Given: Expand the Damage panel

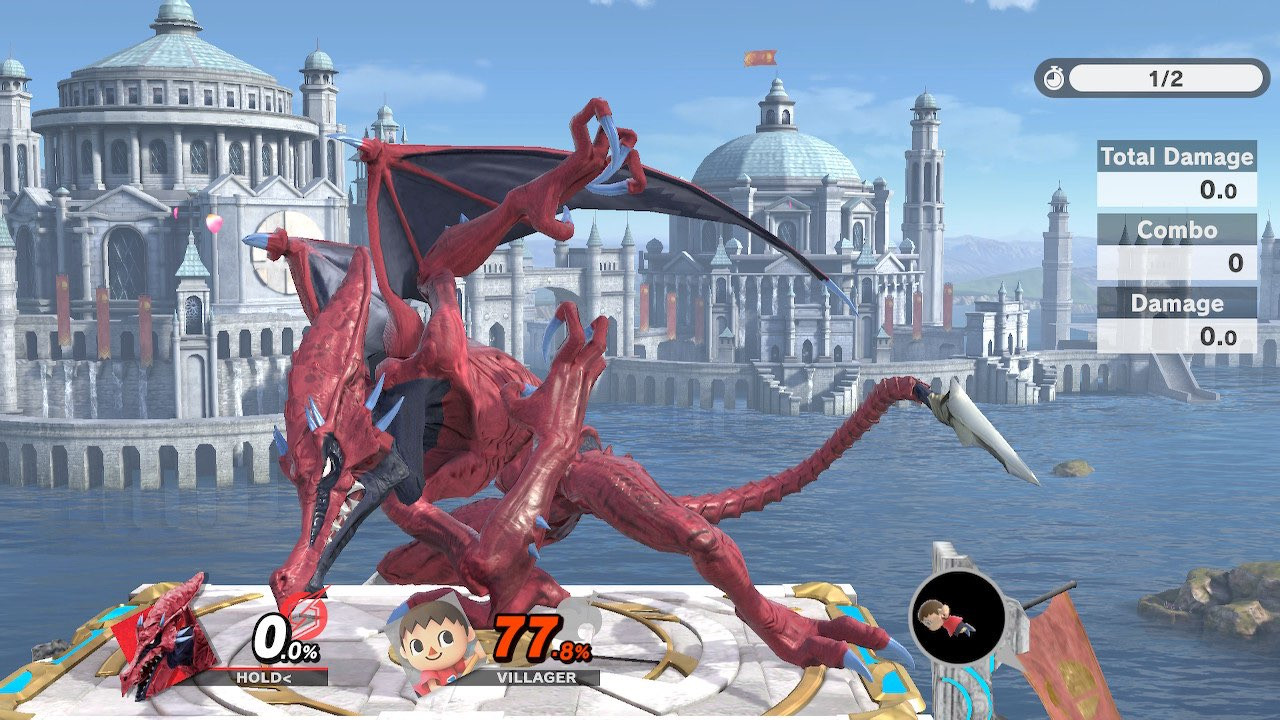Looking at the screenshot, I should point(1176,304).
